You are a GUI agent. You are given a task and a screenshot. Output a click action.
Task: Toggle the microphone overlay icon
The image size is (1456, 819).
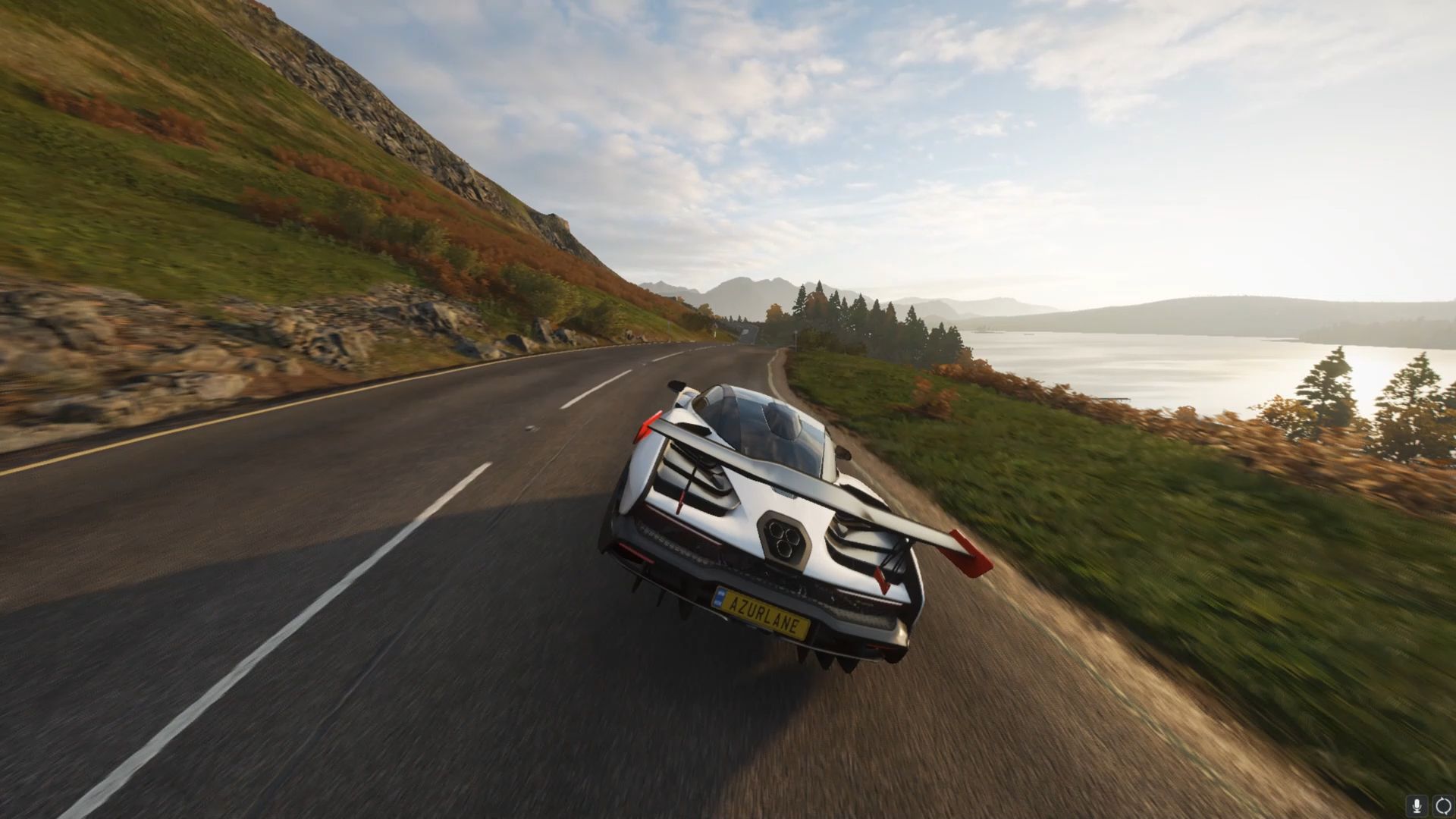[x=1417, y=805]
